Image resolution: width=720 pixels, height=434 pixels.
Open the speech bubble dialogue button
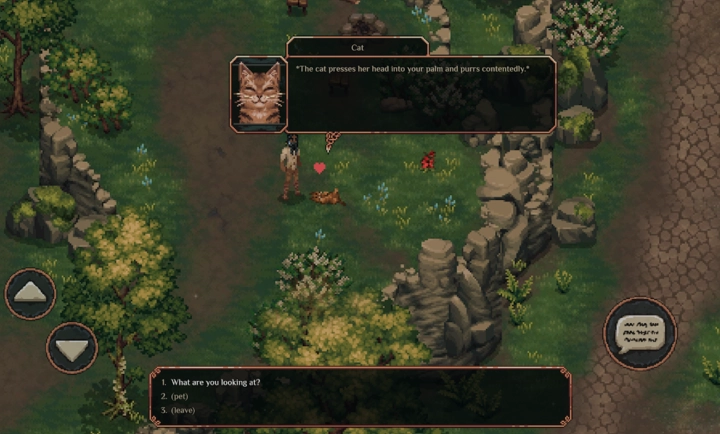point(640,333)
